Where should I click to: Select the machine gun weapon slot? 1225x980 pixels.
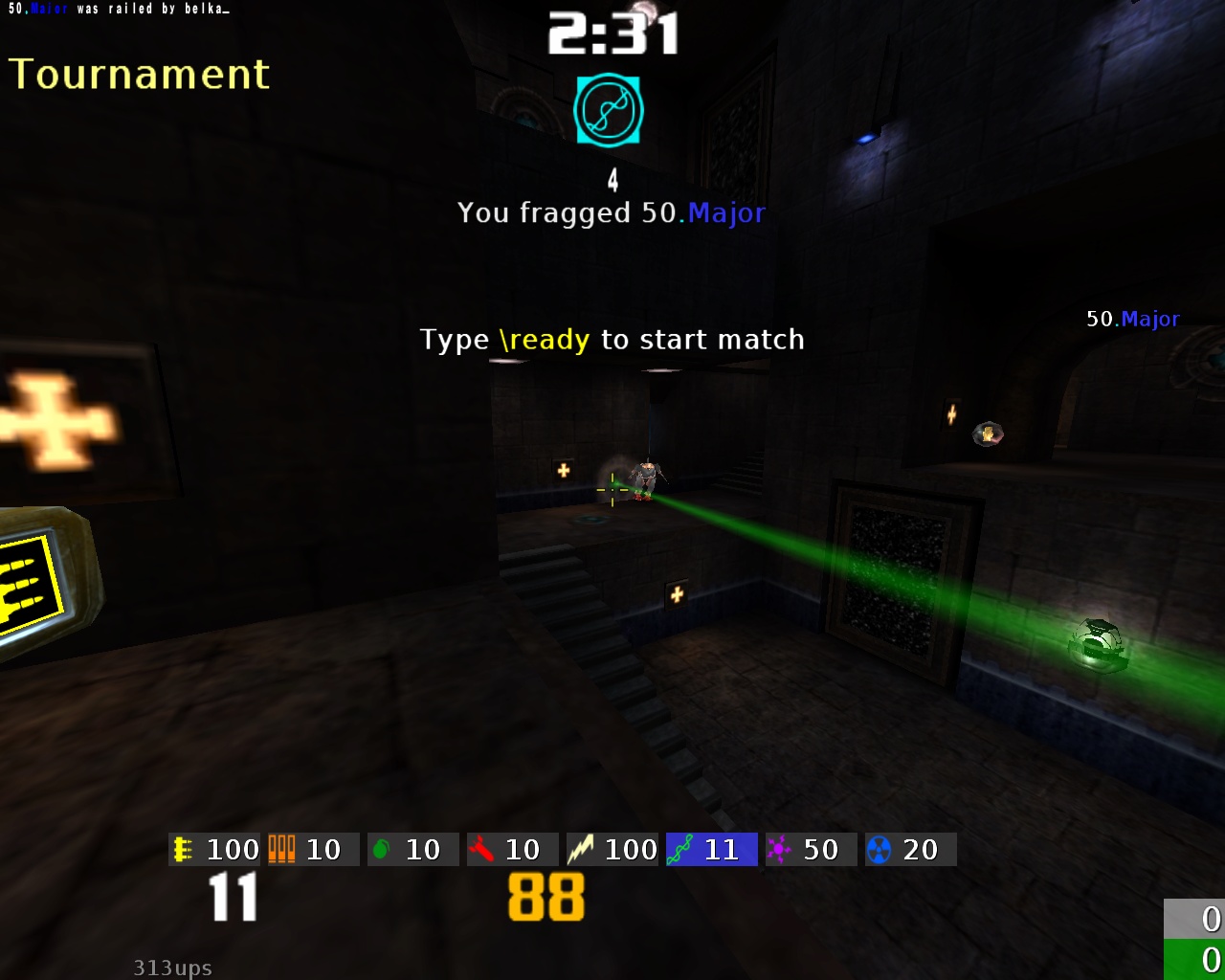pos(214,849)
